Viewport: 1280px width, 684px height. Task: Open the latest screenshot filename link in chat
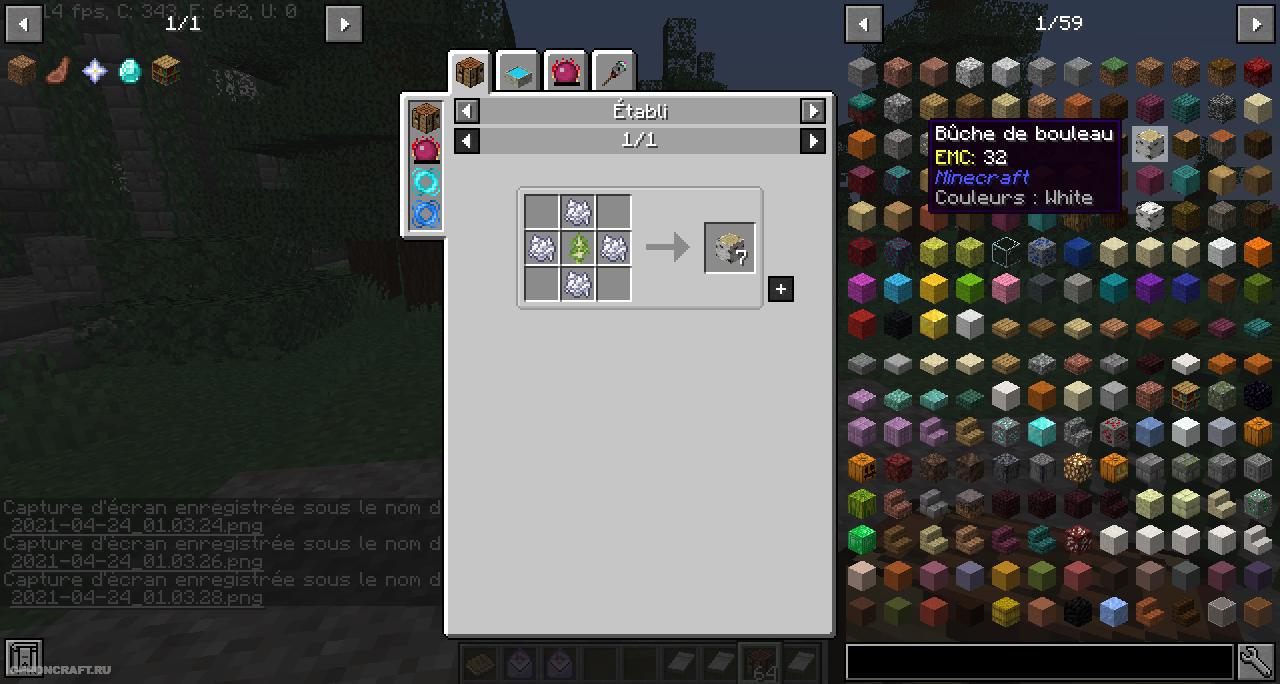click(x=137, y=598)
